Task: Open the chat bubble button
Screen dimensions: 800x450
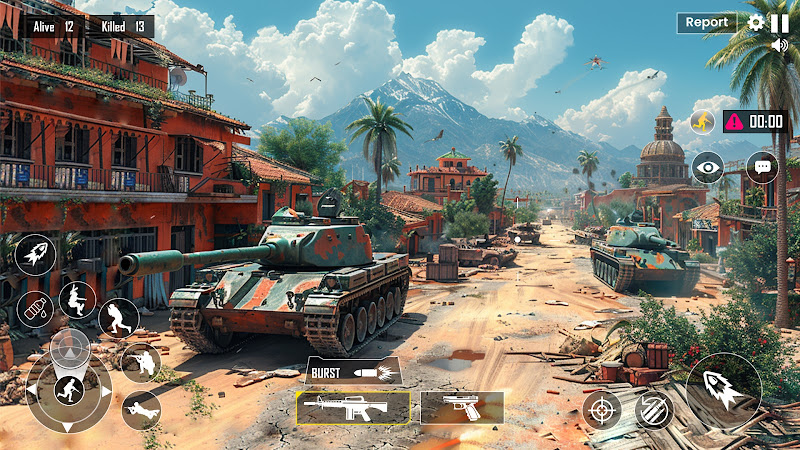Action: (x=762, y=167)
